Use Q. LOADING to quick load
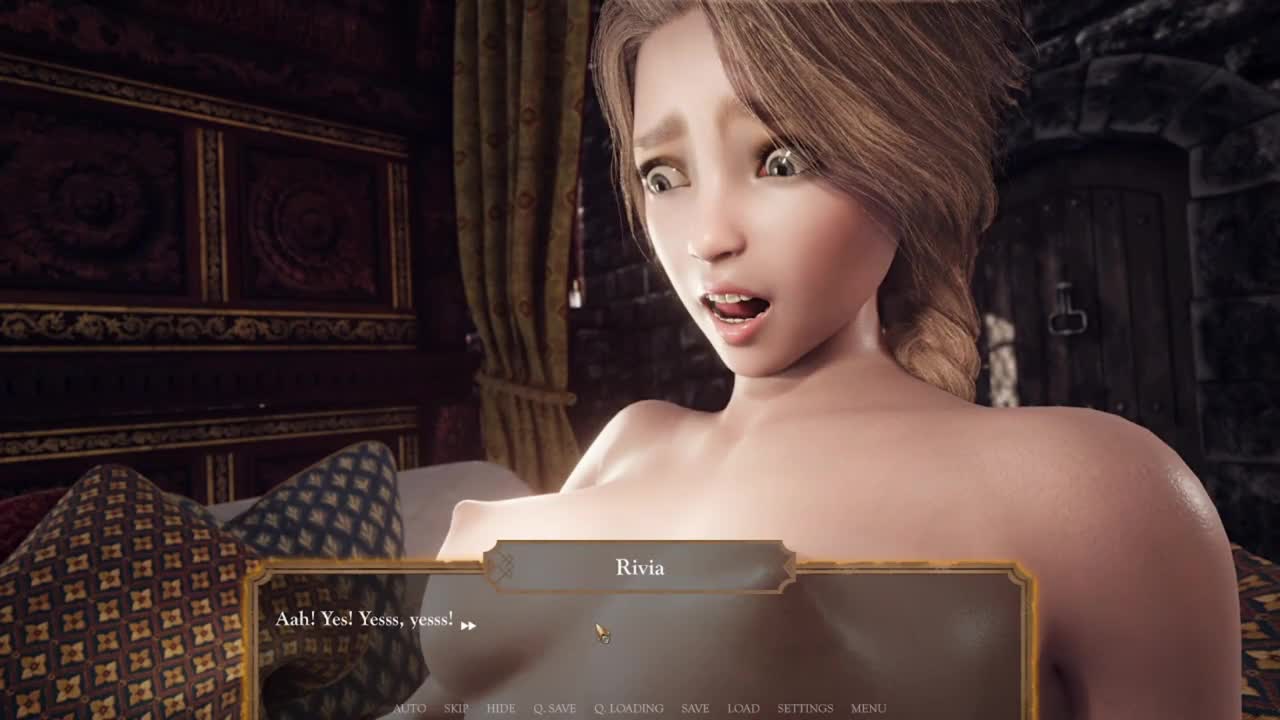Screen dimensions: 1280x720 (628, 708)
